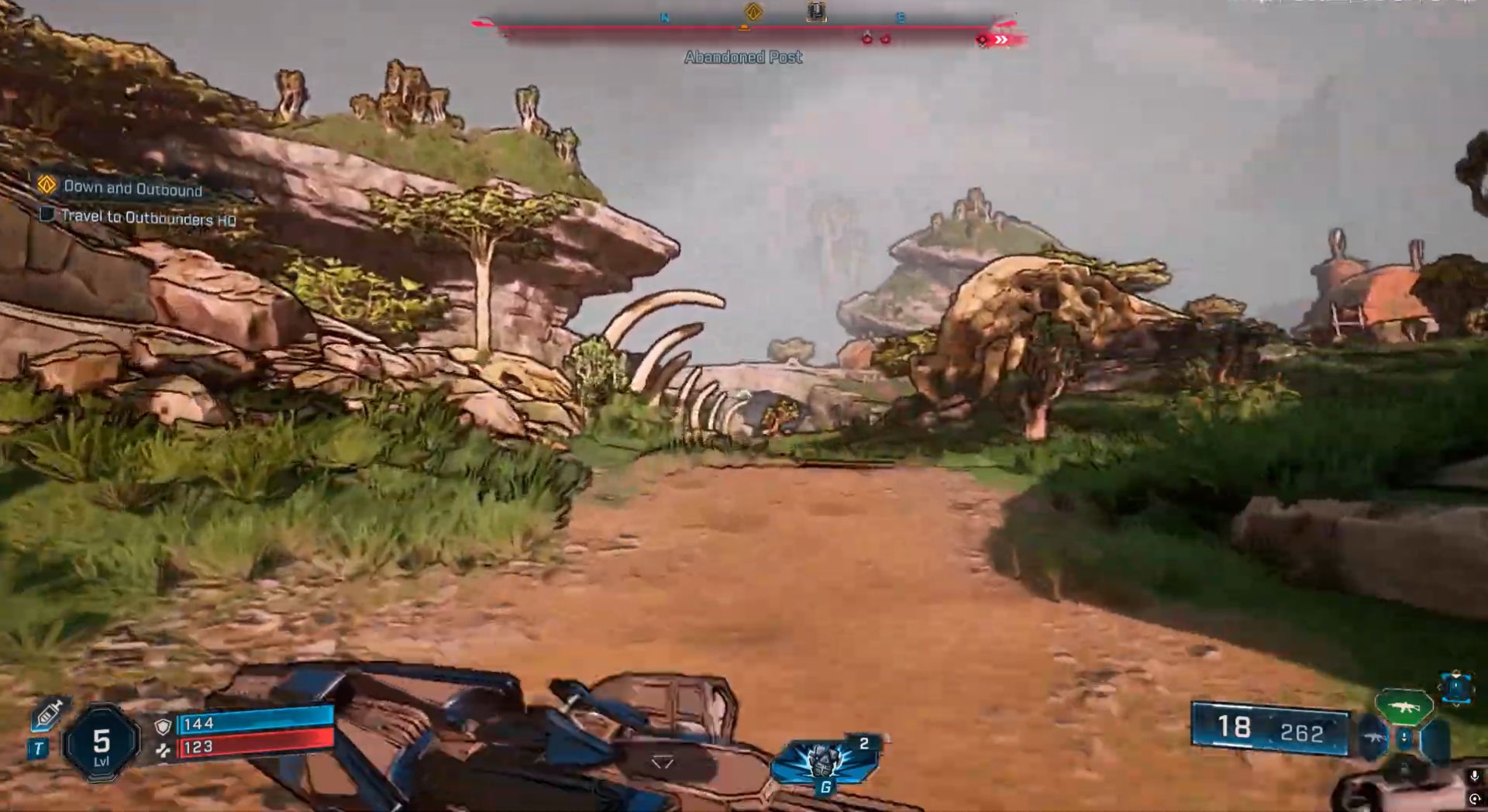Select the Down and Outbound quest tracker

point(132,188)
